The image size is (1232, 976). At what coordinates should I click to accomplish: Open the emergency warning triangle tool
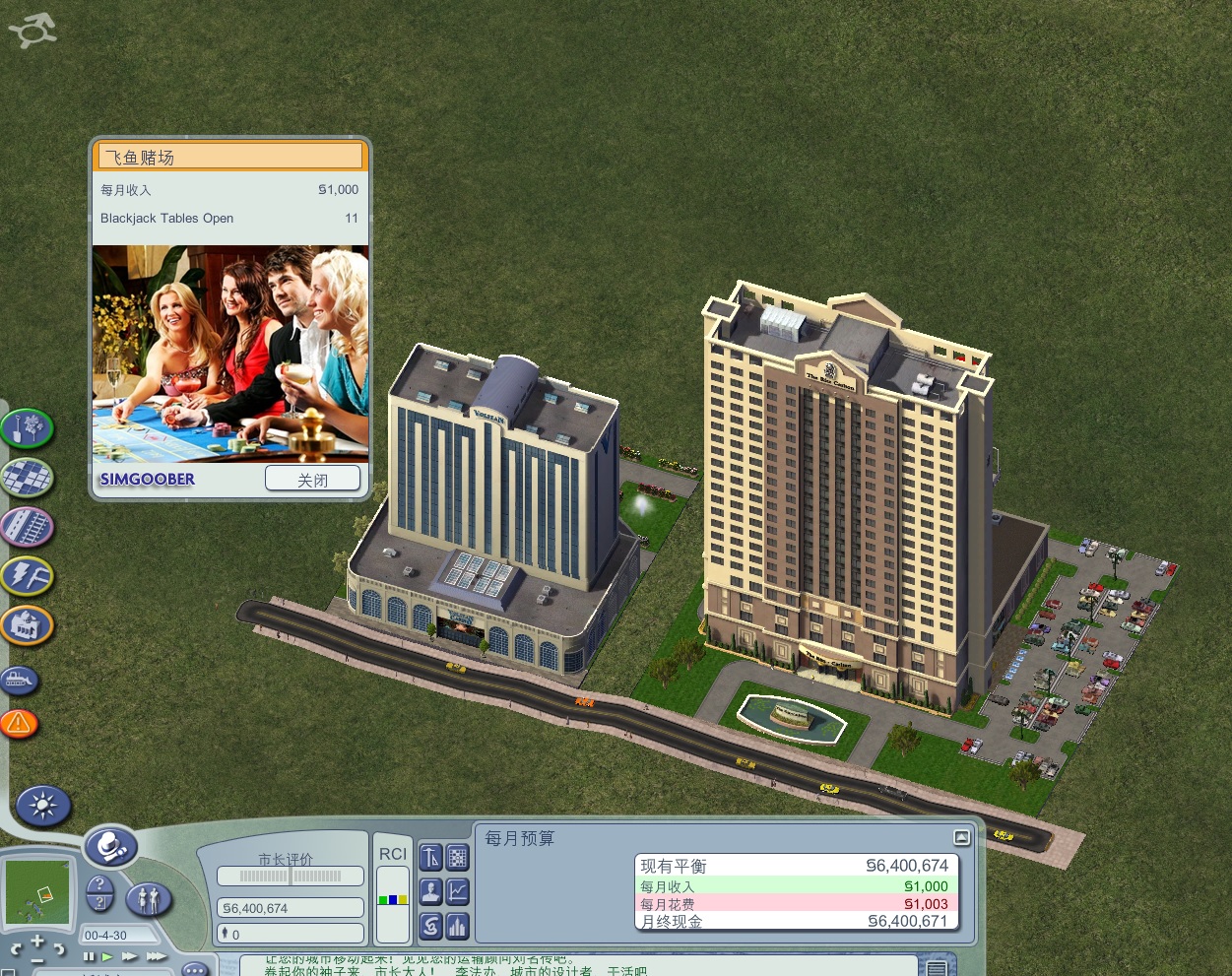coord(19,725)
